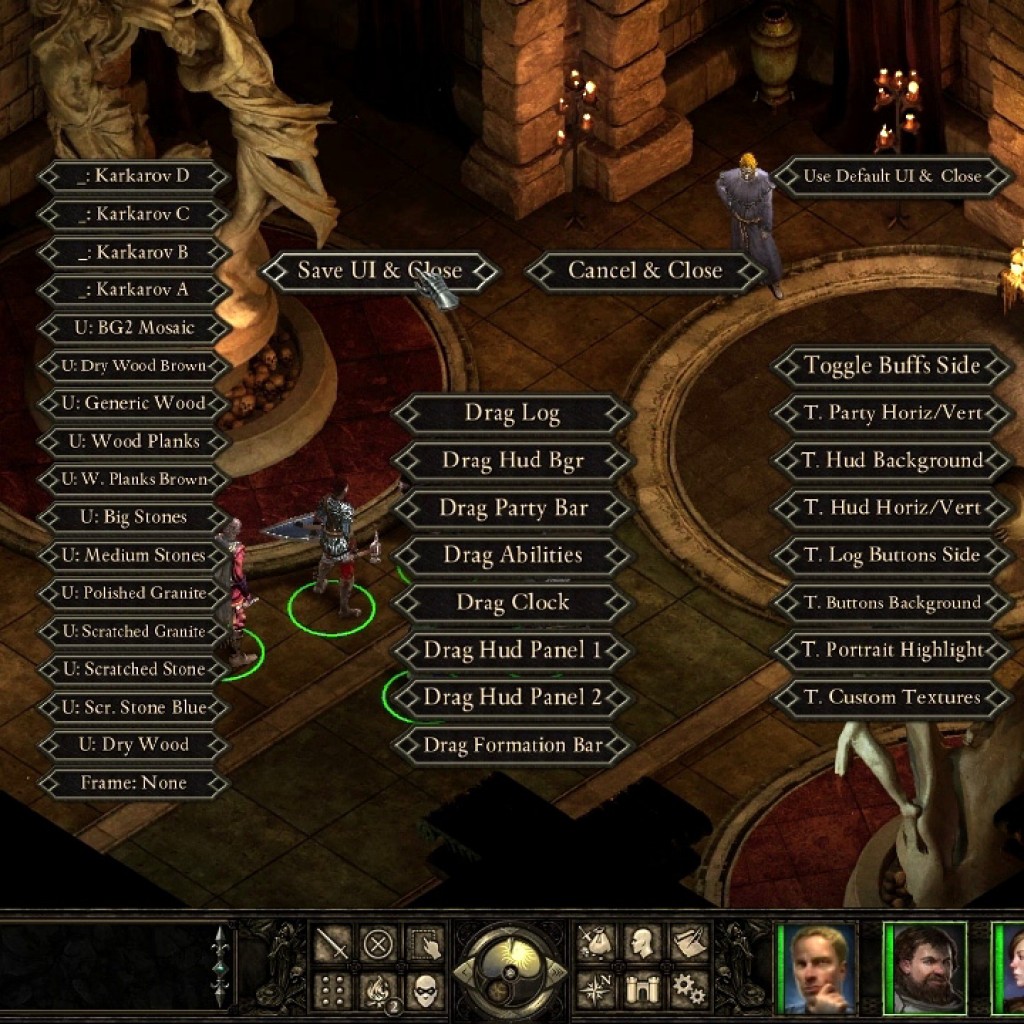Screen dimensions: 1024x1024
Task: Activate the sword attack icon
Action: click(x=332, y=944)
